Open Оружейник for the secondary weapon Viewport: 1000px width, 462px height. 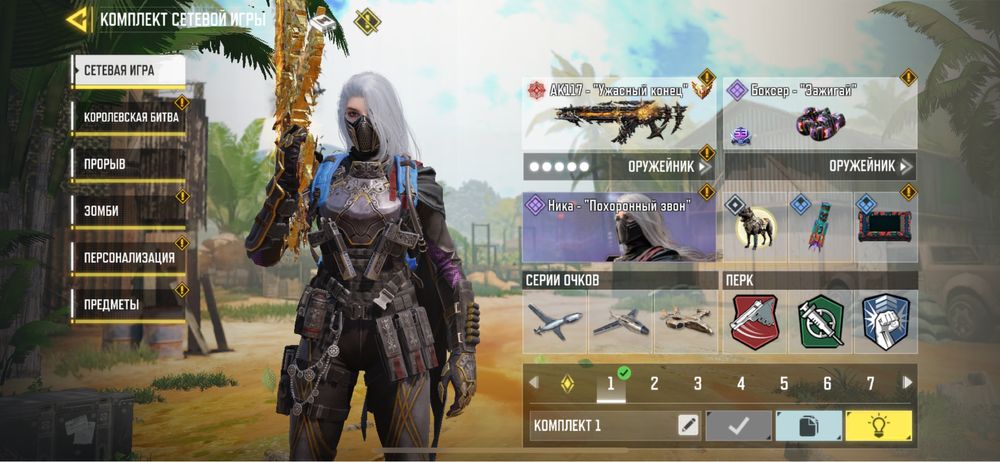[x=820, y=166]
